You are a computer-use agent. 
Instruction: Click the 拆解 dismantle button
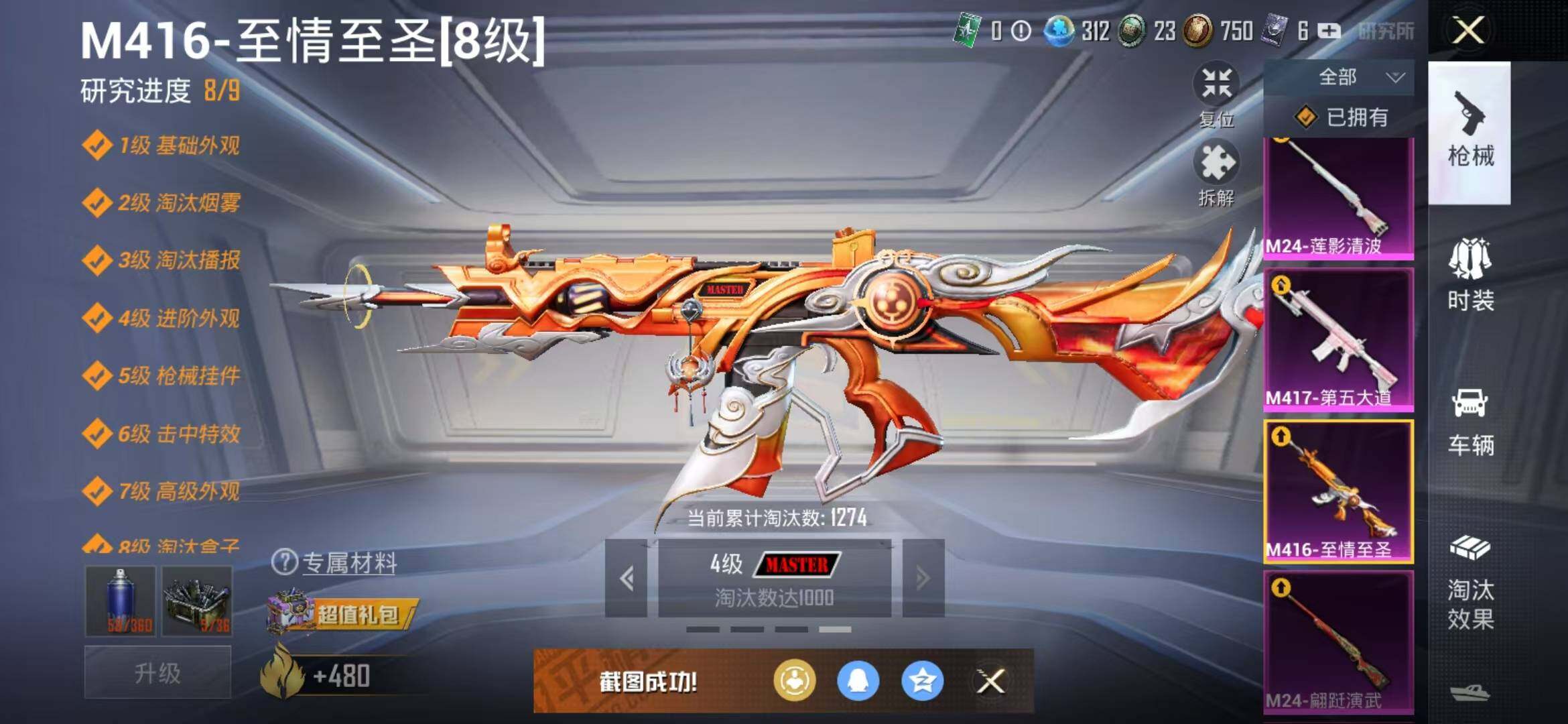click(x=1216, y=172)
